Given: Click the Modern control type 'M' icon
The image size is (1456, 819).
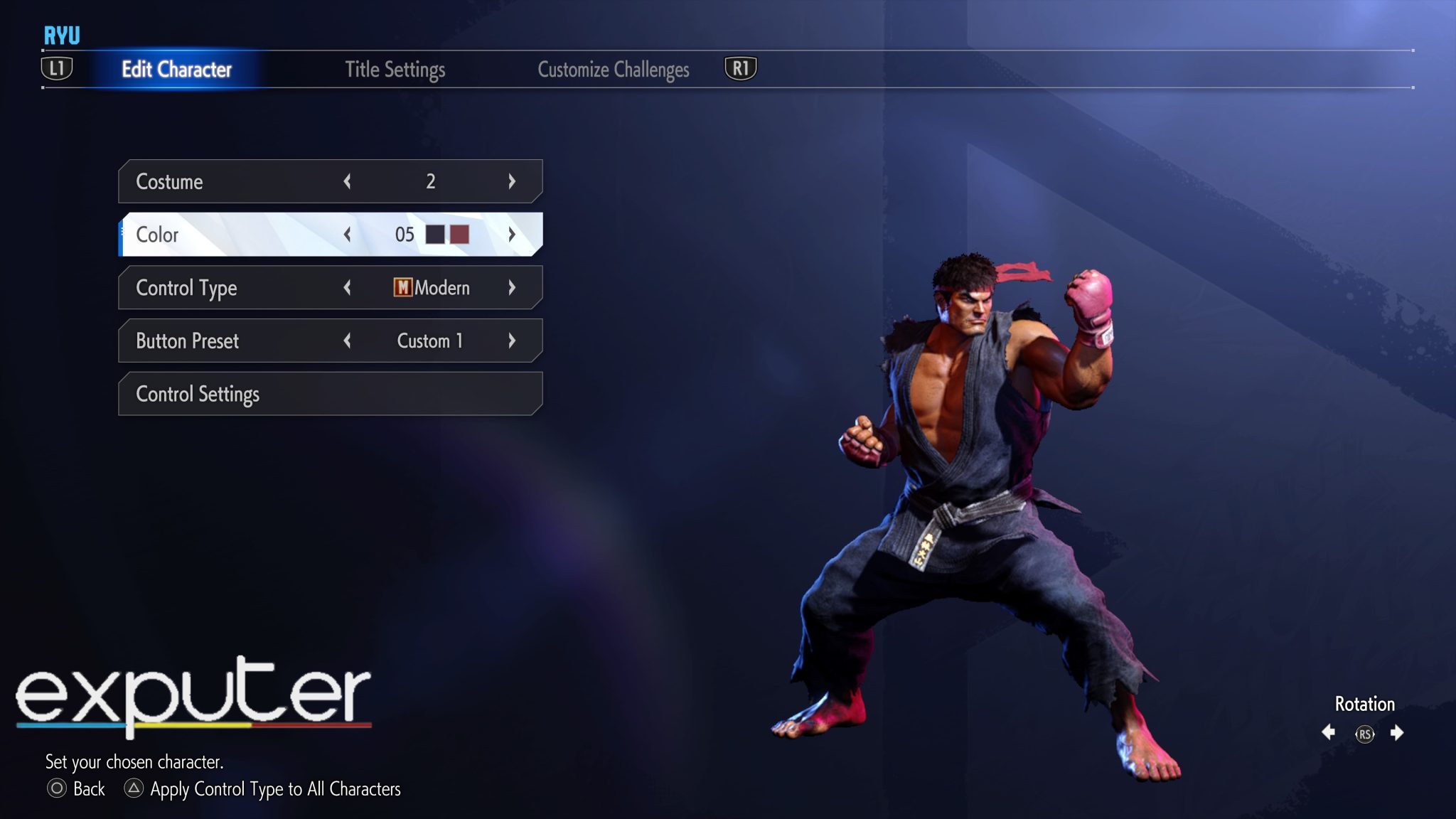Looking at the screenshot, I should click(402, 288).
